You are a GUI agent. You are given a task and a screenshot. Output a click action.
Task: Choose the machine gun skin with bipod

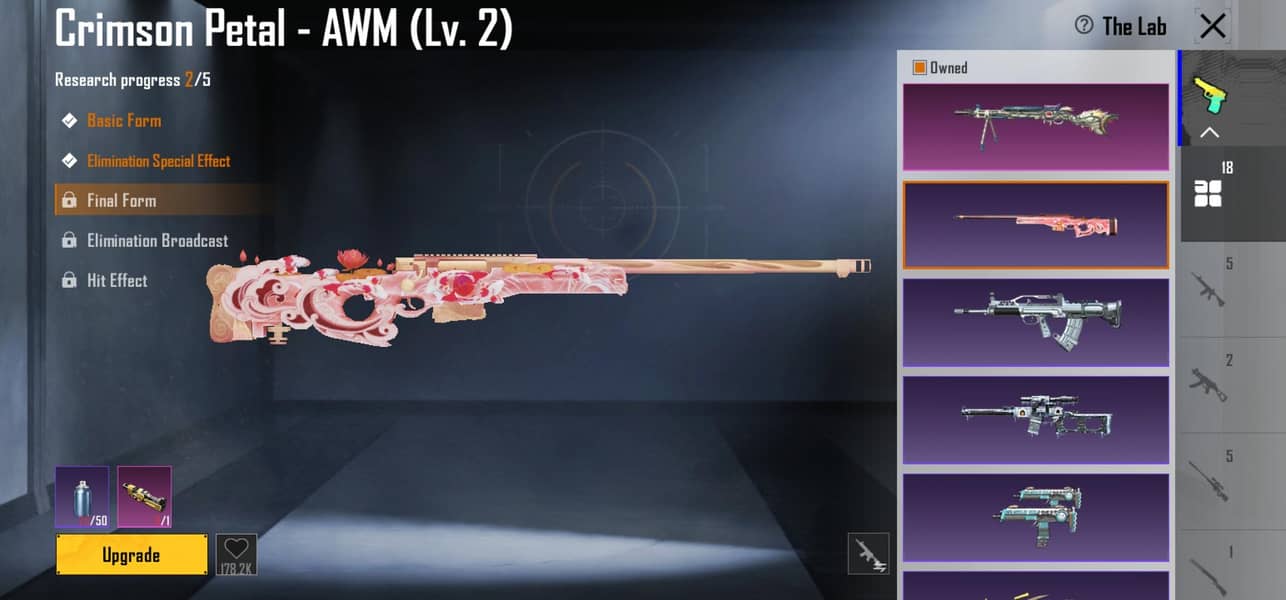click(x=1035, y=126)
